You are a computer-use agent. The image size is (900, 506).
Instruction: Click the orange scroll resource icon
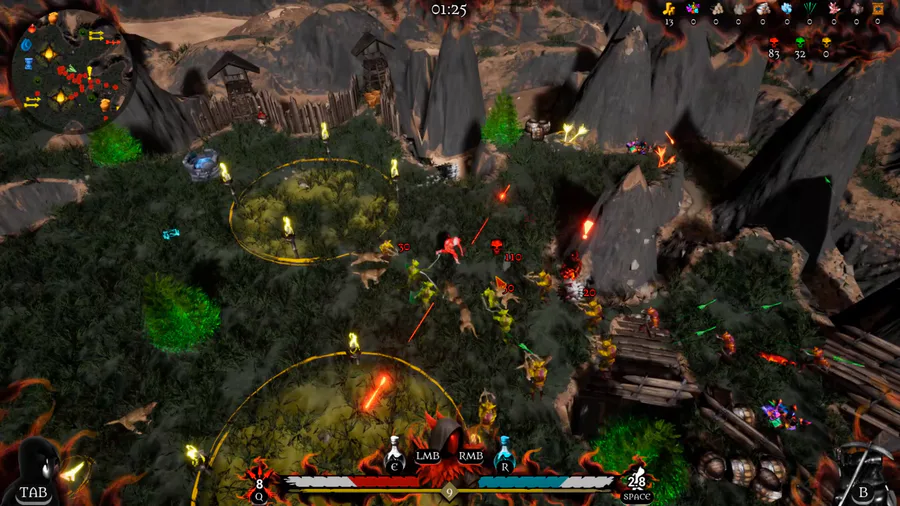[878, 9]
